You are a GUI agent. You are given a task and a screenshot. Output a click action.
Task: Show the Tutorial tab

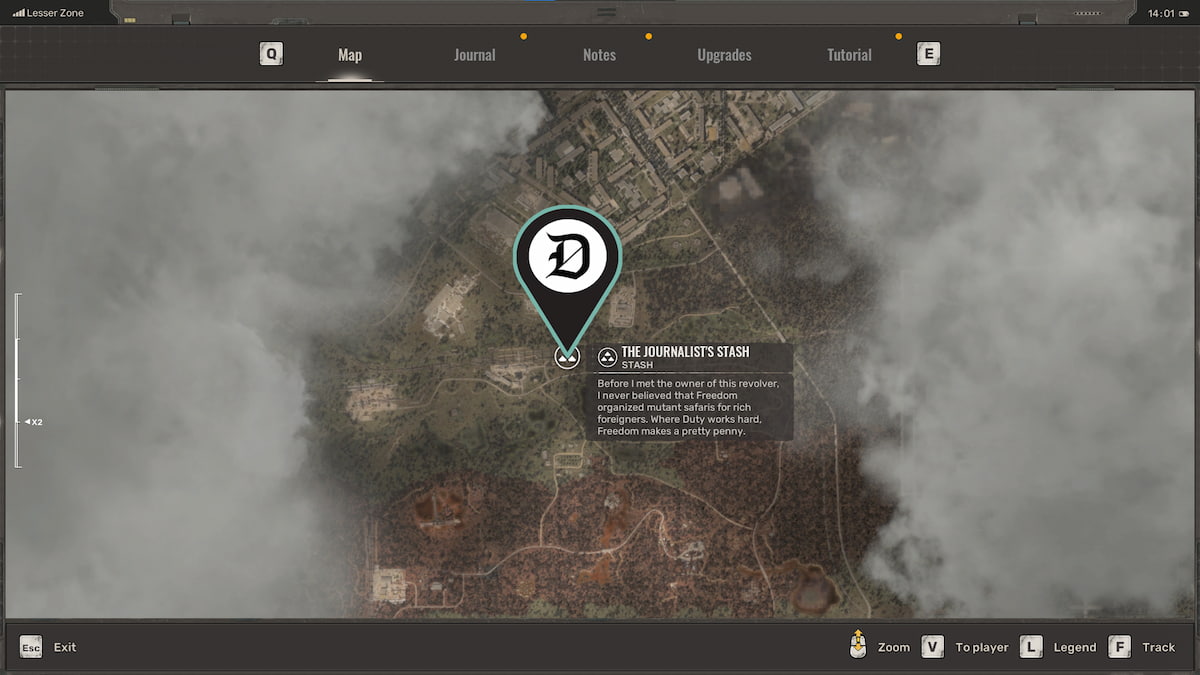849,55
